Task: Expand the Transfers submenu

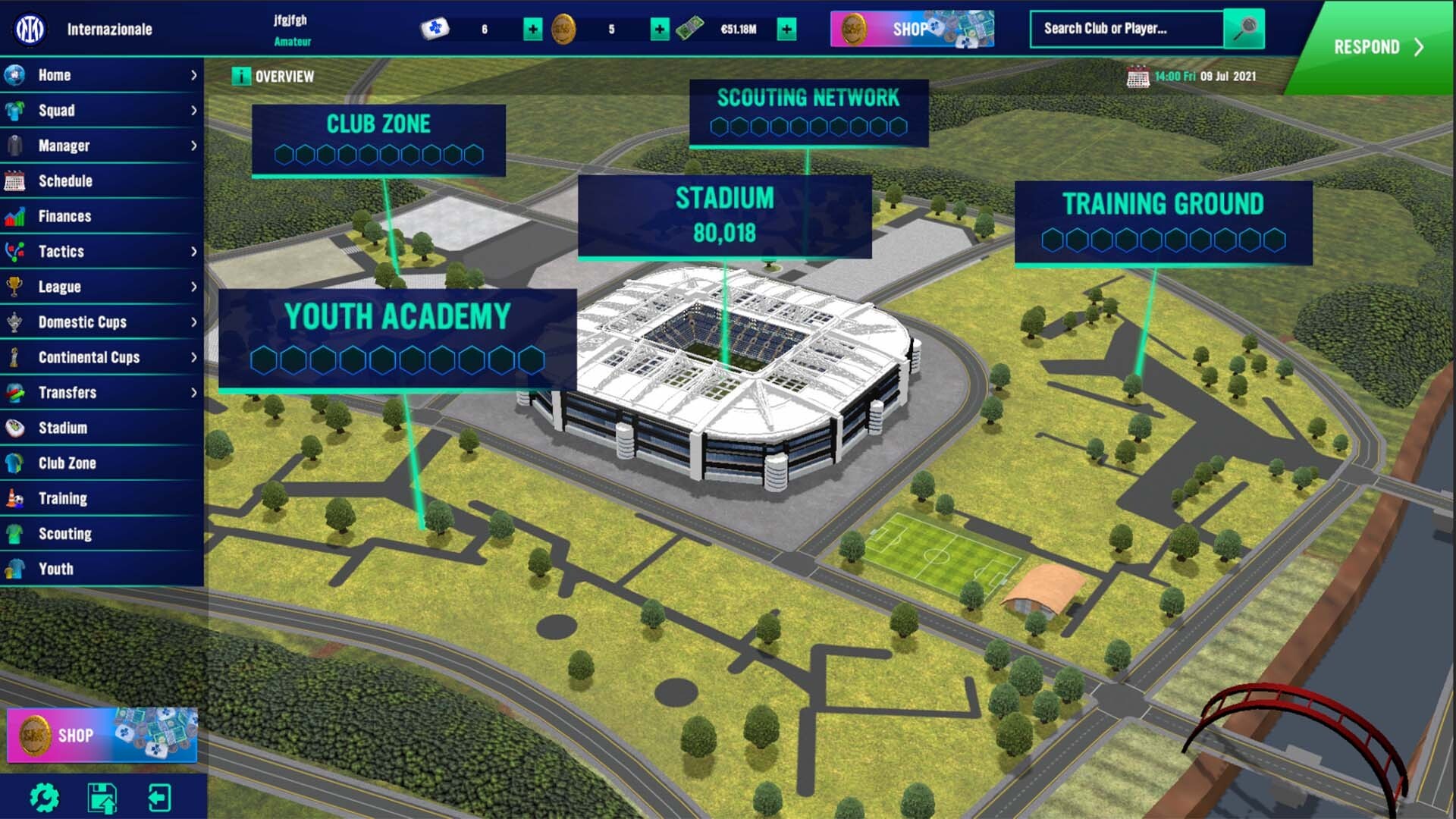Action: coord(196,392)
